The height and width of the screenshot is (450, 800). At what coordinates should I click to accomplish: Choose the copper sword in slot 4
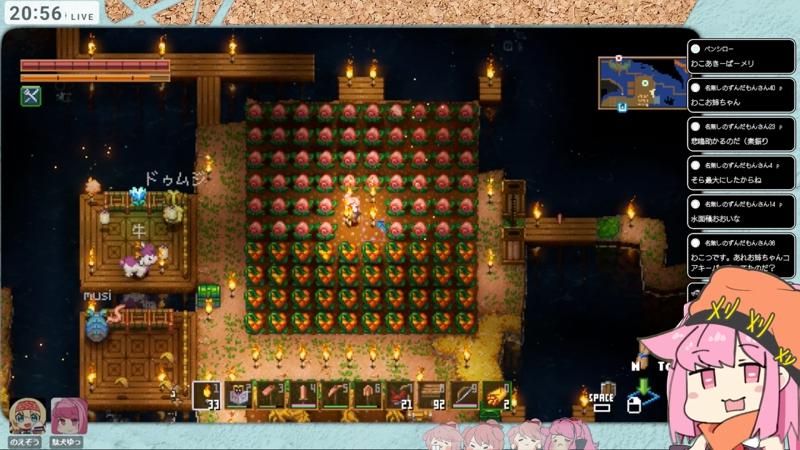(304, 395)
